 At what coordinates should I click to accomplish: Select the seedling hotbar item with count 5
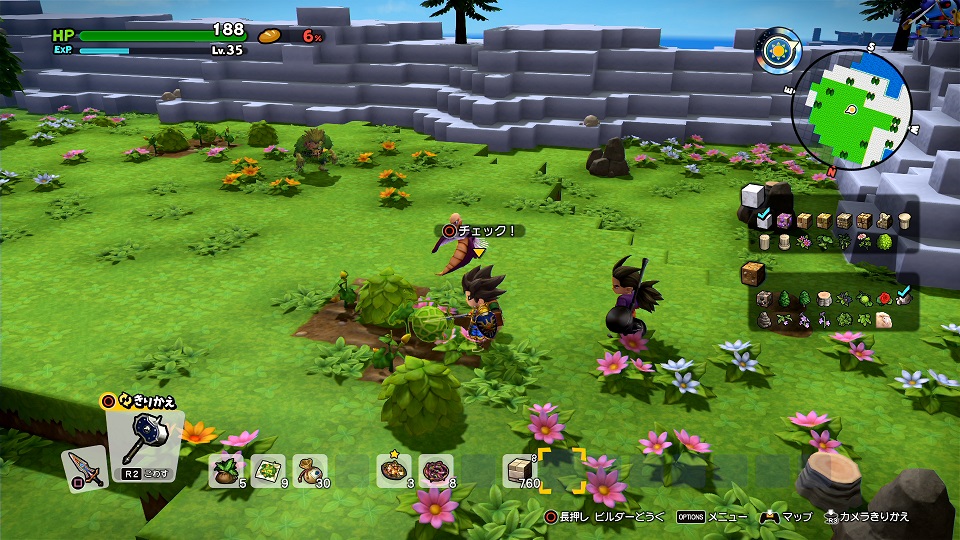point(226,469)
